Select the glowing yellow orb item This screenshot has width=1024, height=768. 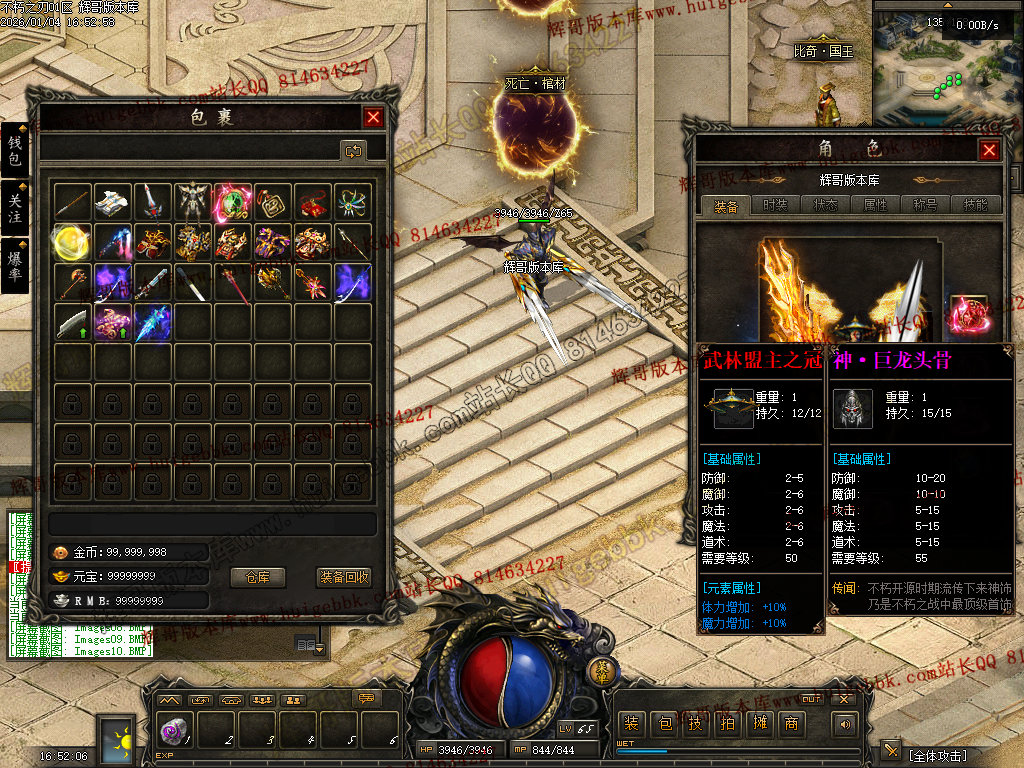(x=72, y=242)
